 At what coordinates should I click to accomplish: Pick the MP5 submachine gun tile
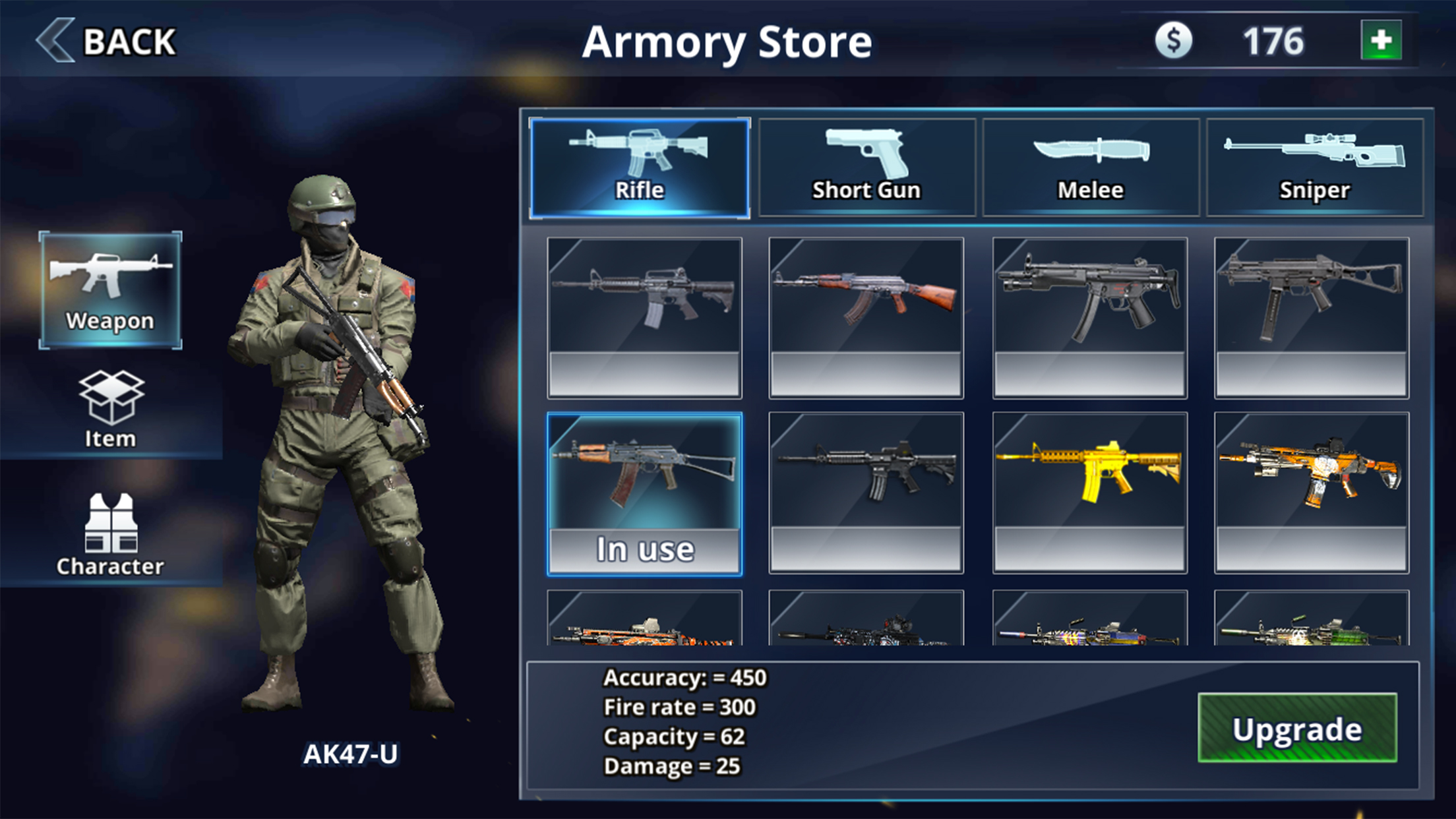[1089, 317]
